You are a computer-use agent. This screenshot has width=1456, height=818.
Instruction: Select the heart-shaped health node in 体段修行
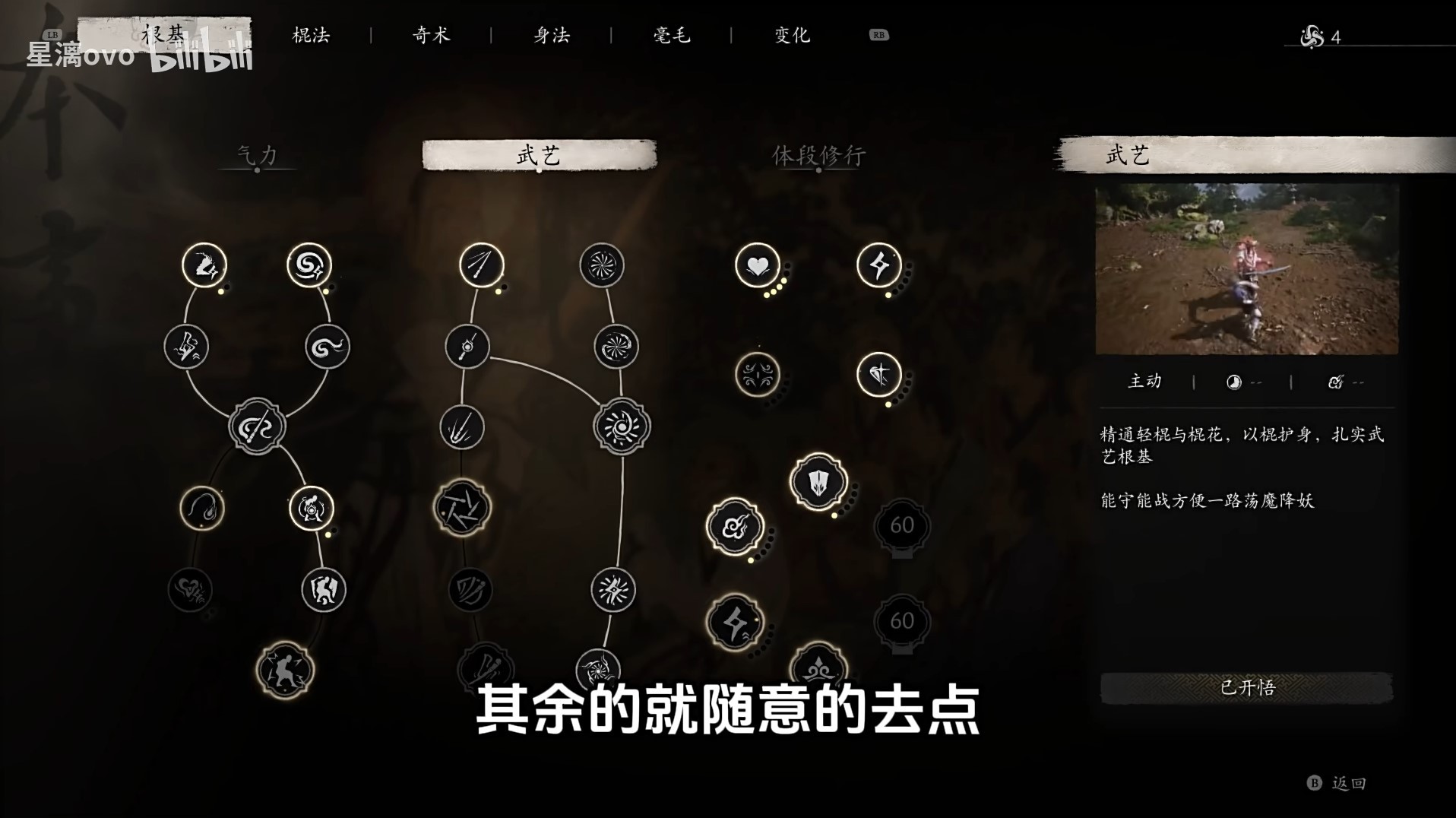(x=757, y=265)
